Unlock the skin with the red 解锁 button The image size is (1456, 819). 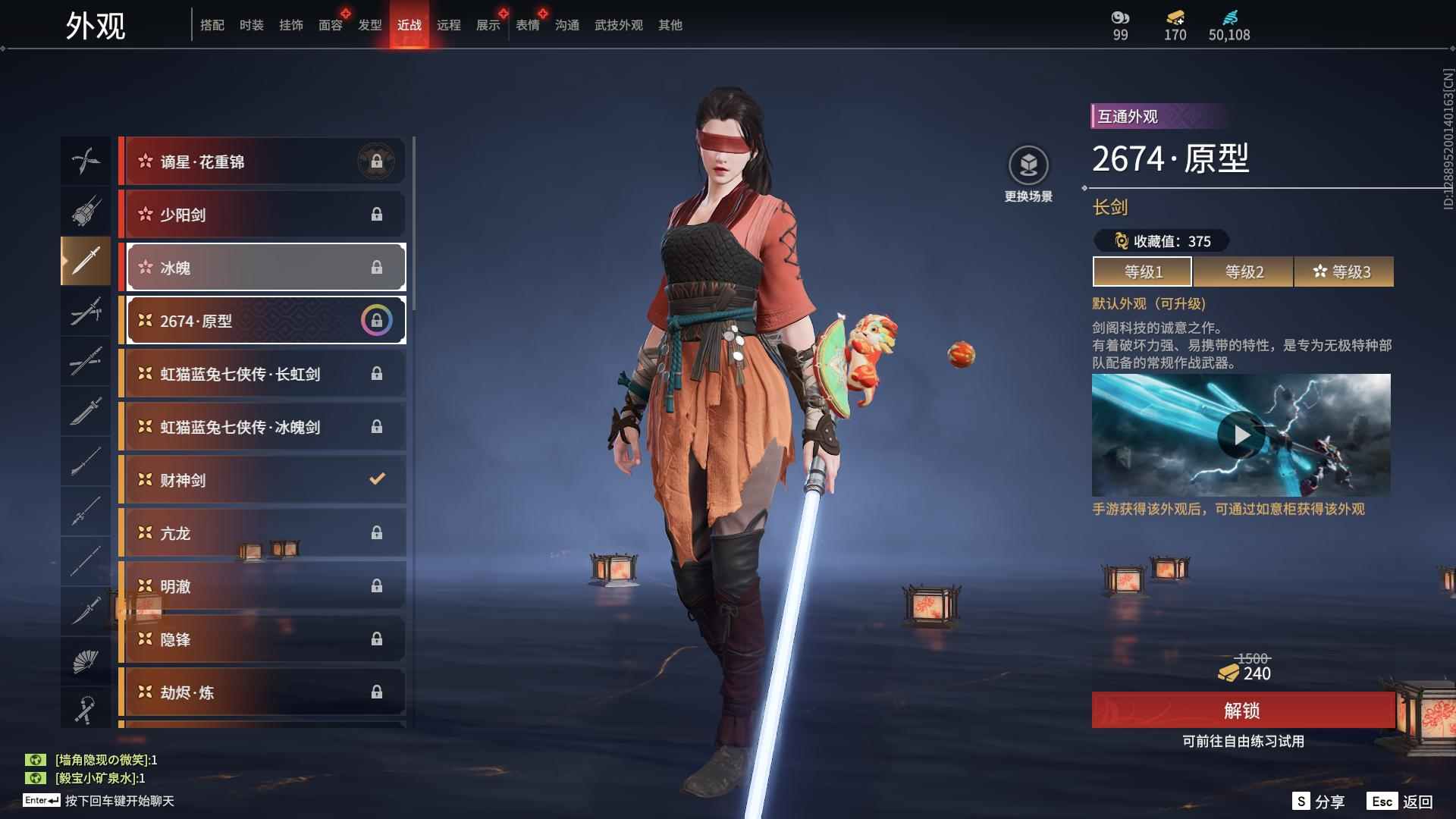(1242, 711)
